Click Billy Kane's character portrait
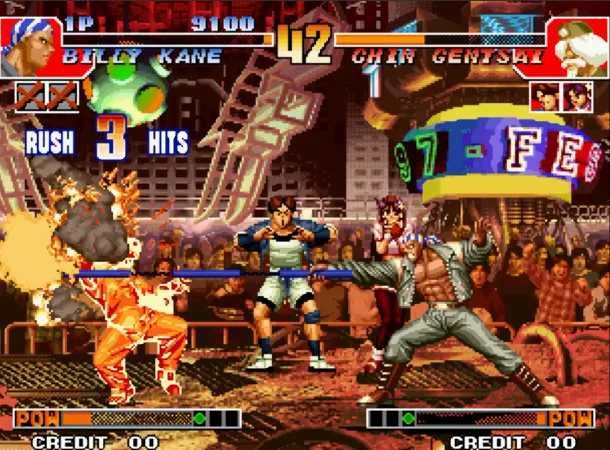 tap(27, 44)
